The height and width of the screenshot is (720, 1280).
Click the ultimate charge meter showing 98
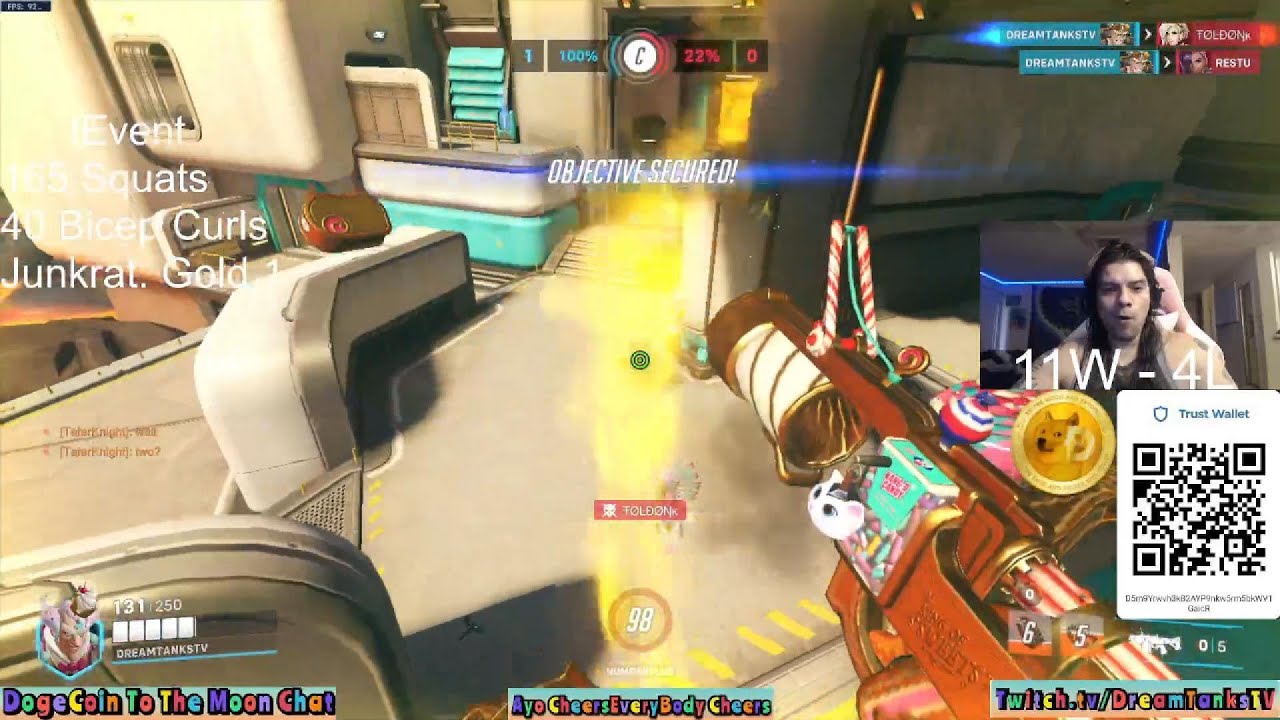(x=640, y=621)
